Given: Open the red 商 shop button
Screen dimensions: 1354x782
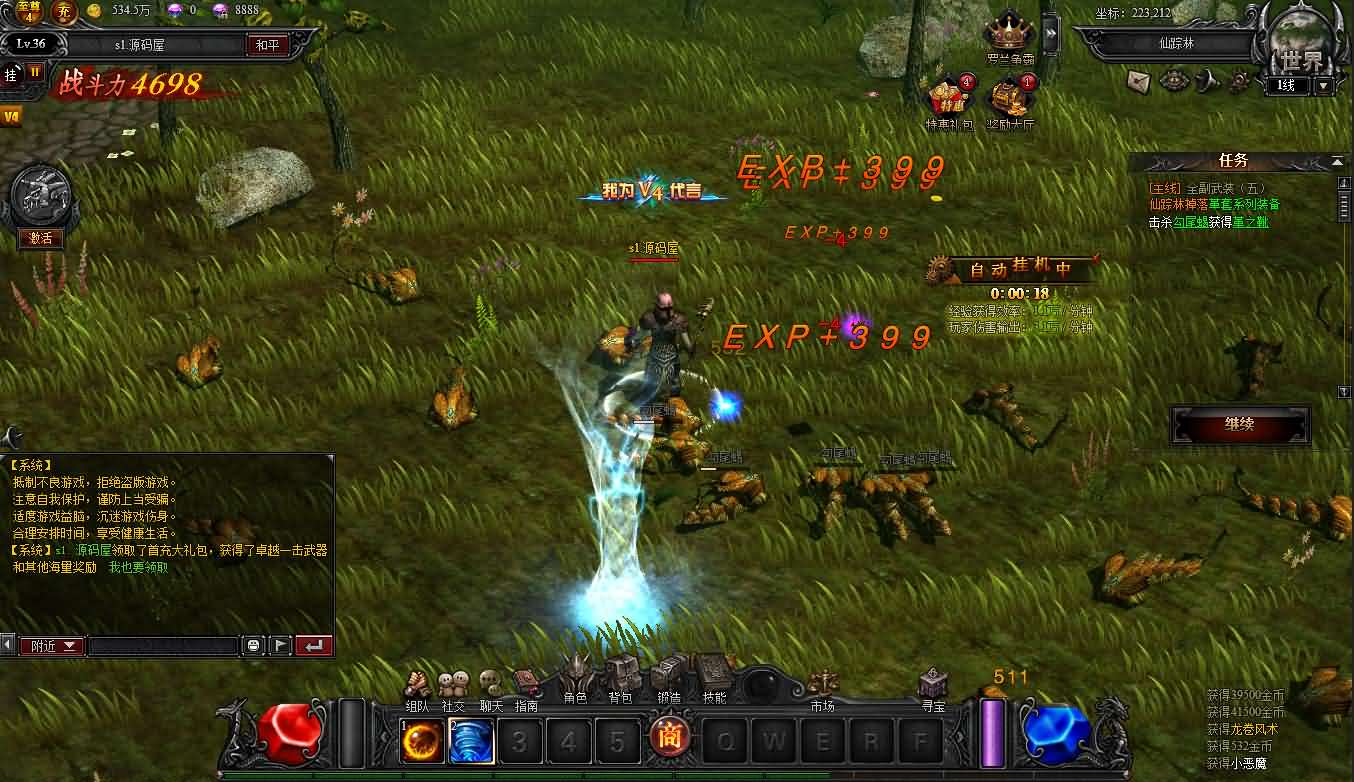Looking at the screenshot, I should (x=667, y=739).
